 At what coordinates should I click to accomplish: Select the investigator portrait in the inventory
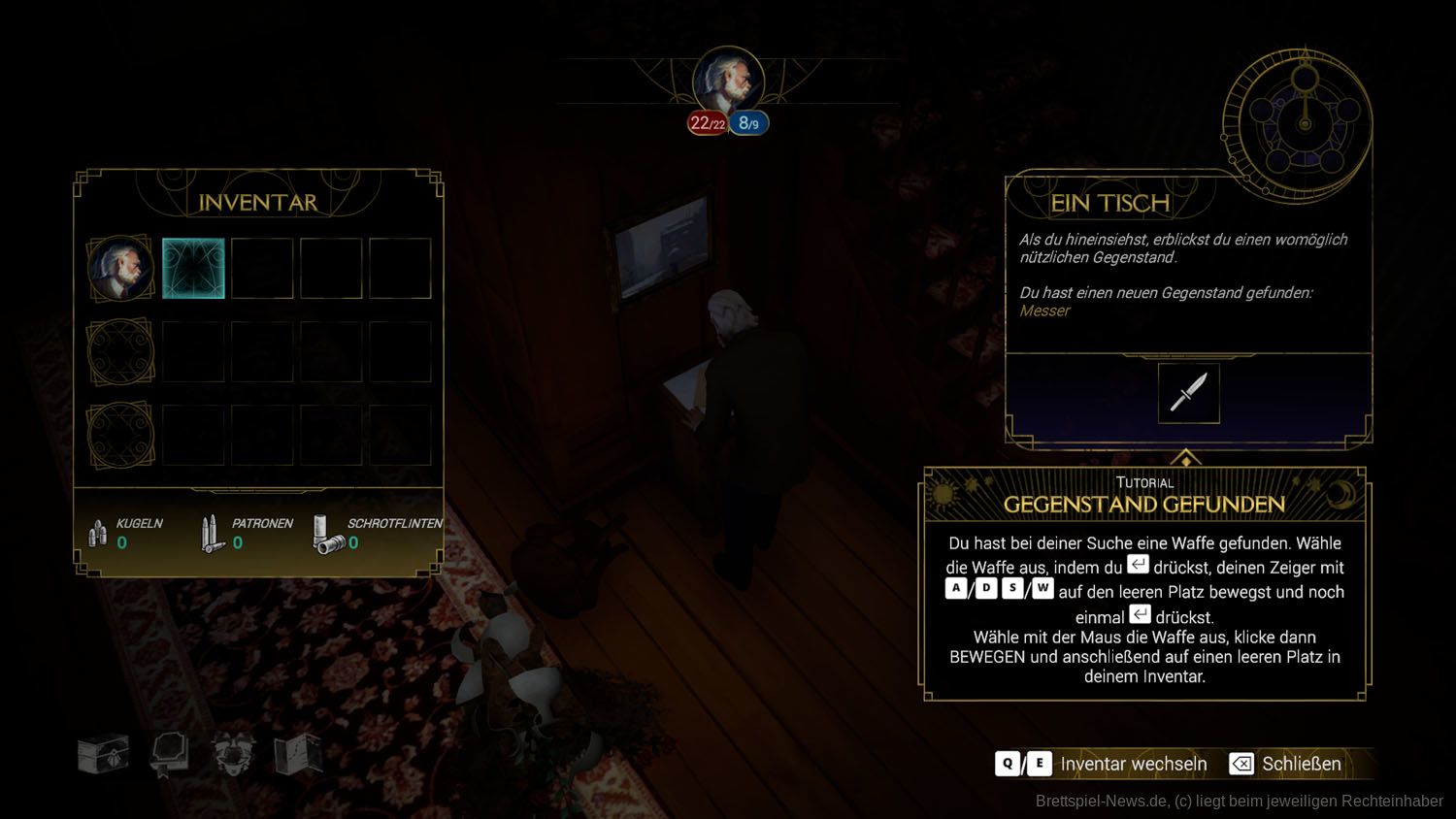tap(120, 268)
